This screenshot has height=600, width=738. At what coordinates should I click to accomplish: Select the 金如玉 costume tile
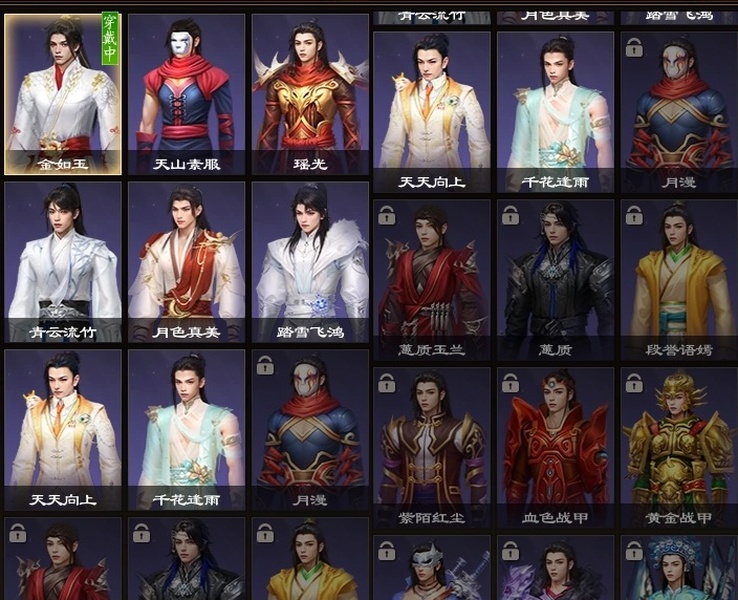63,94
